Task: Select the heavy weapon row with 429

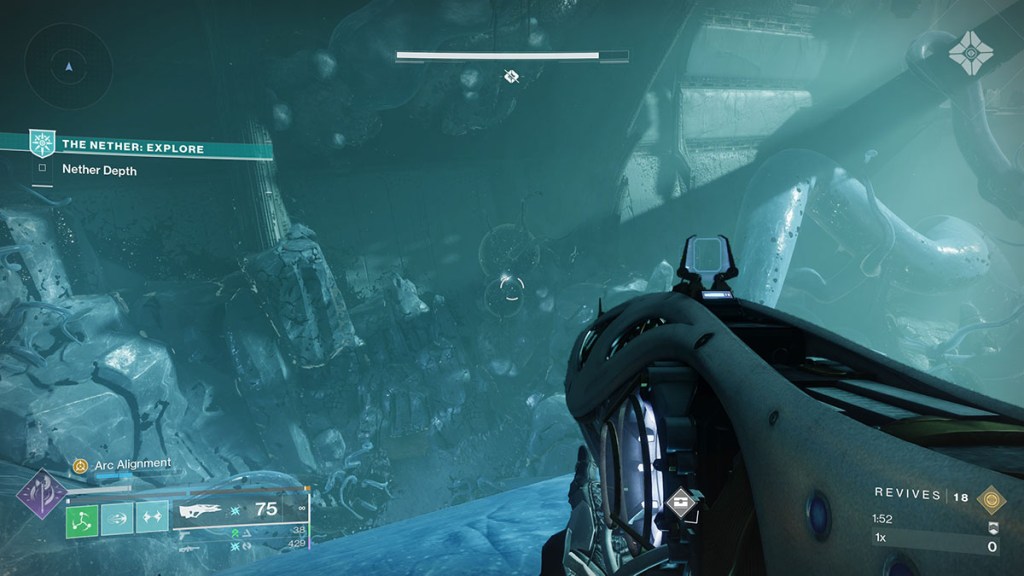Action: tap(240, 543)
